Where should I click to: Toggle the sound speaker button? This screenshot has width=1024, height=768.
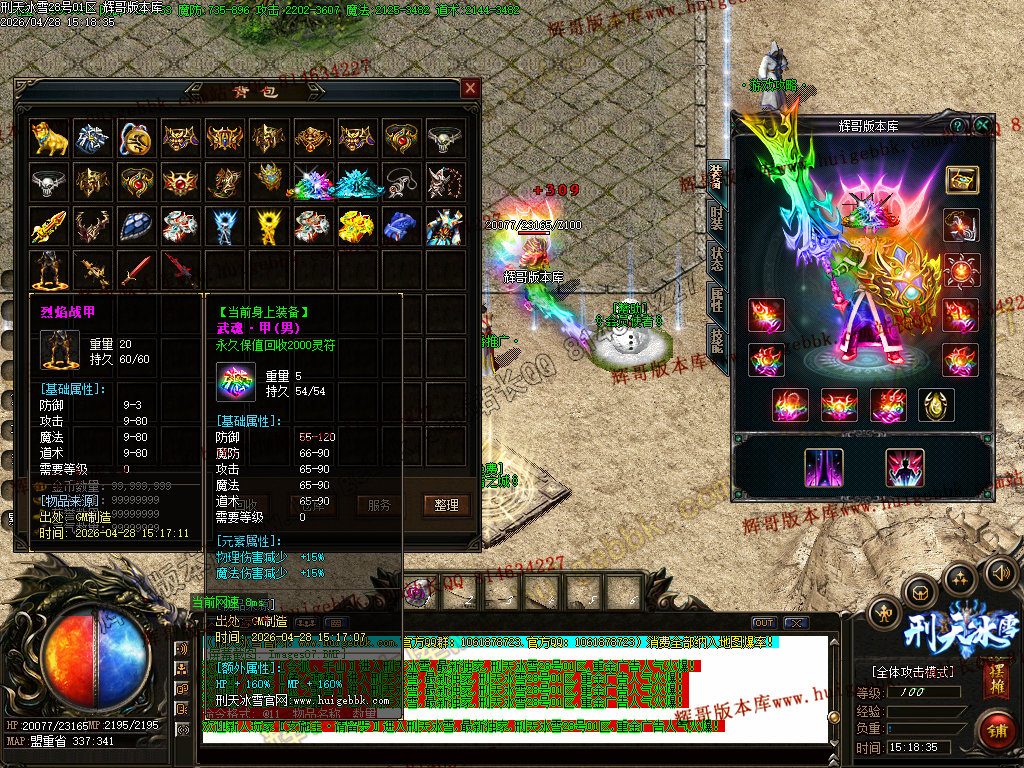(997, 573)
